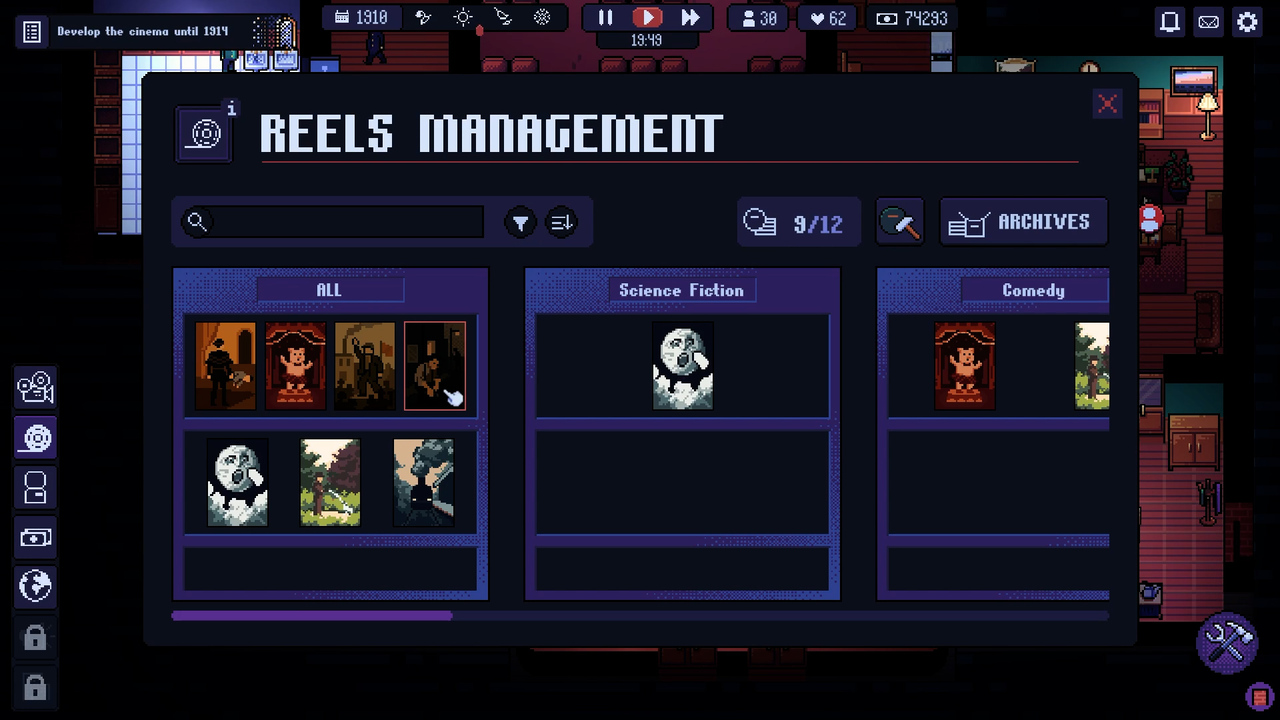Open the objective list icon

coord(32,32)
